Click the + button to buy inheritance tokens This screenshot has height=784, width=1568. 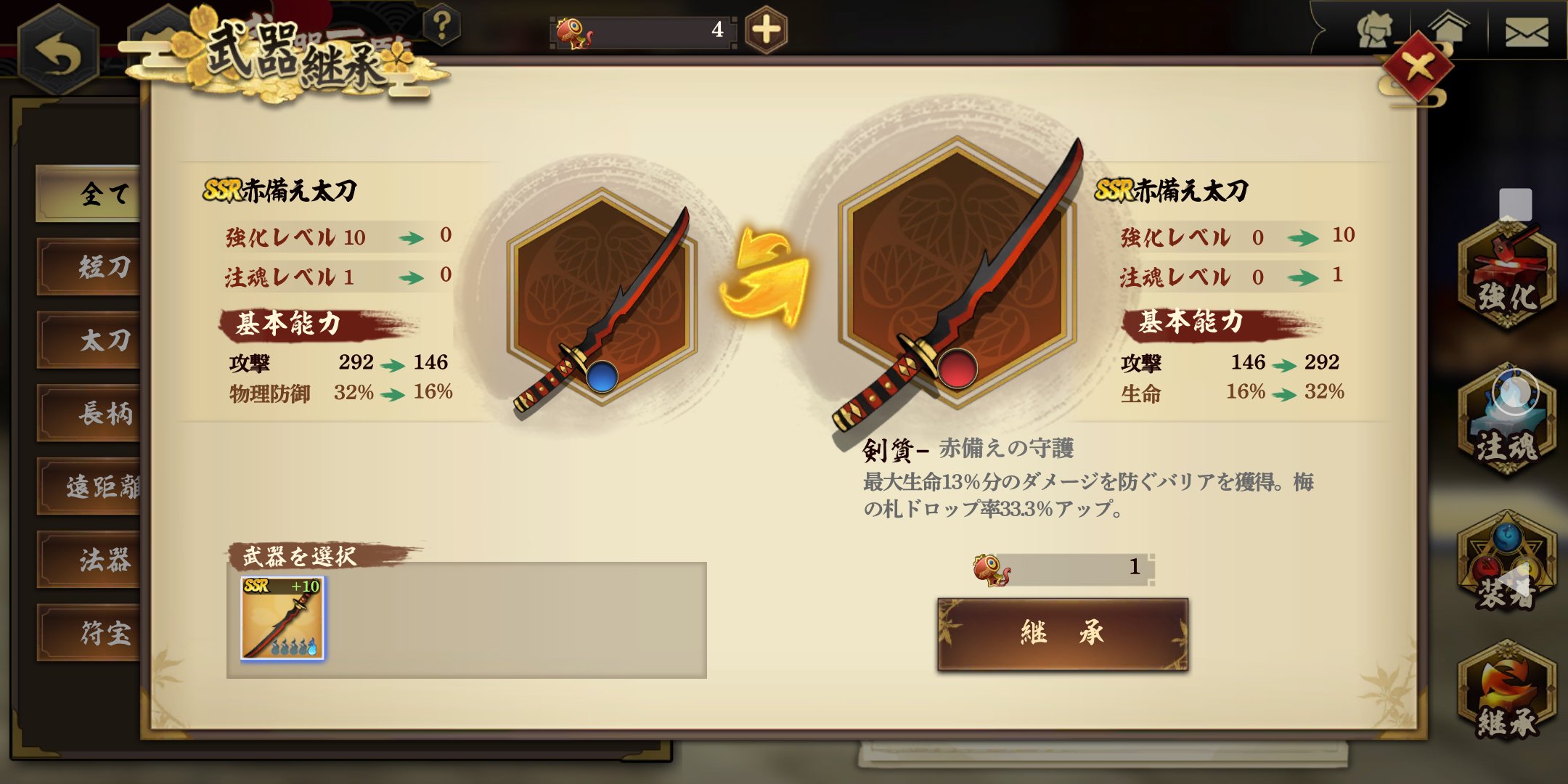coord(766,29)
